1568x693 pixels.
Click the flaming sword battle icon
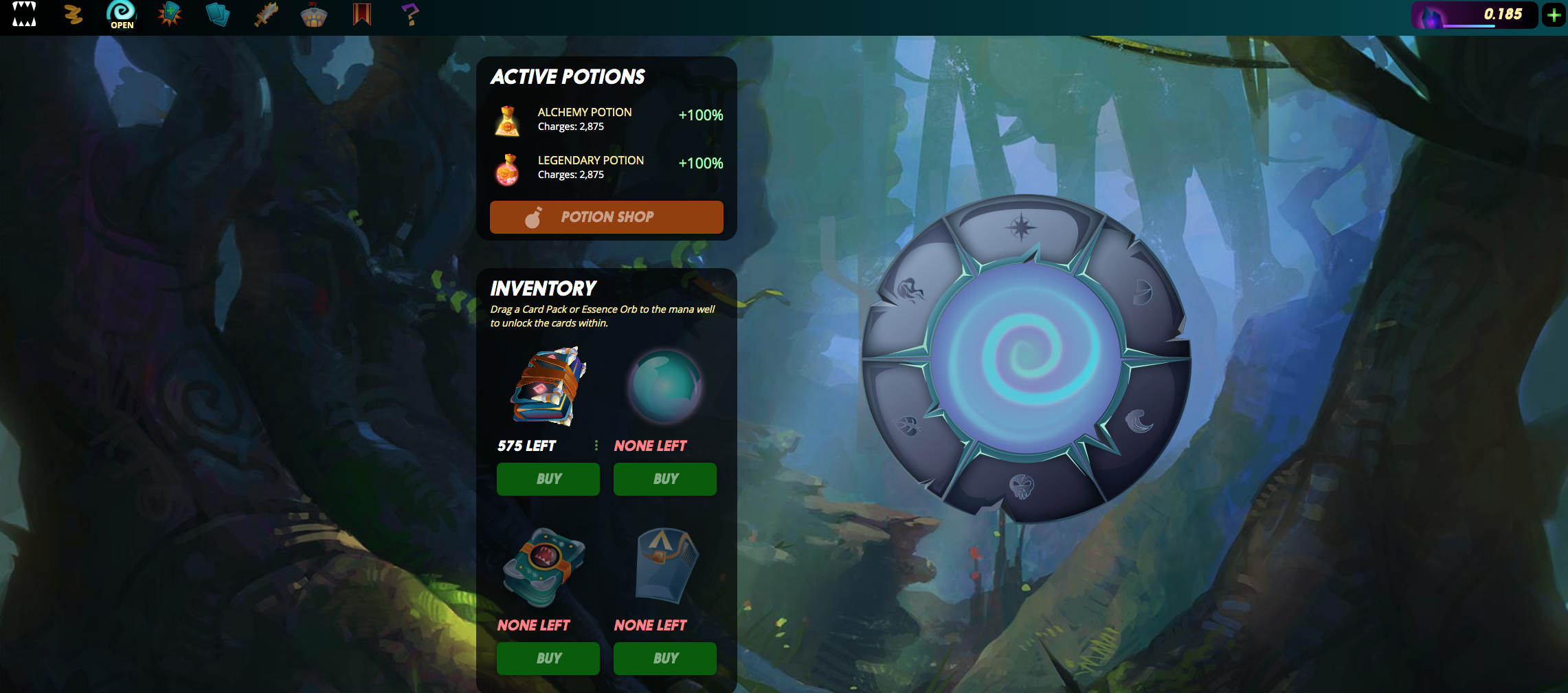(x=266, y=14)
